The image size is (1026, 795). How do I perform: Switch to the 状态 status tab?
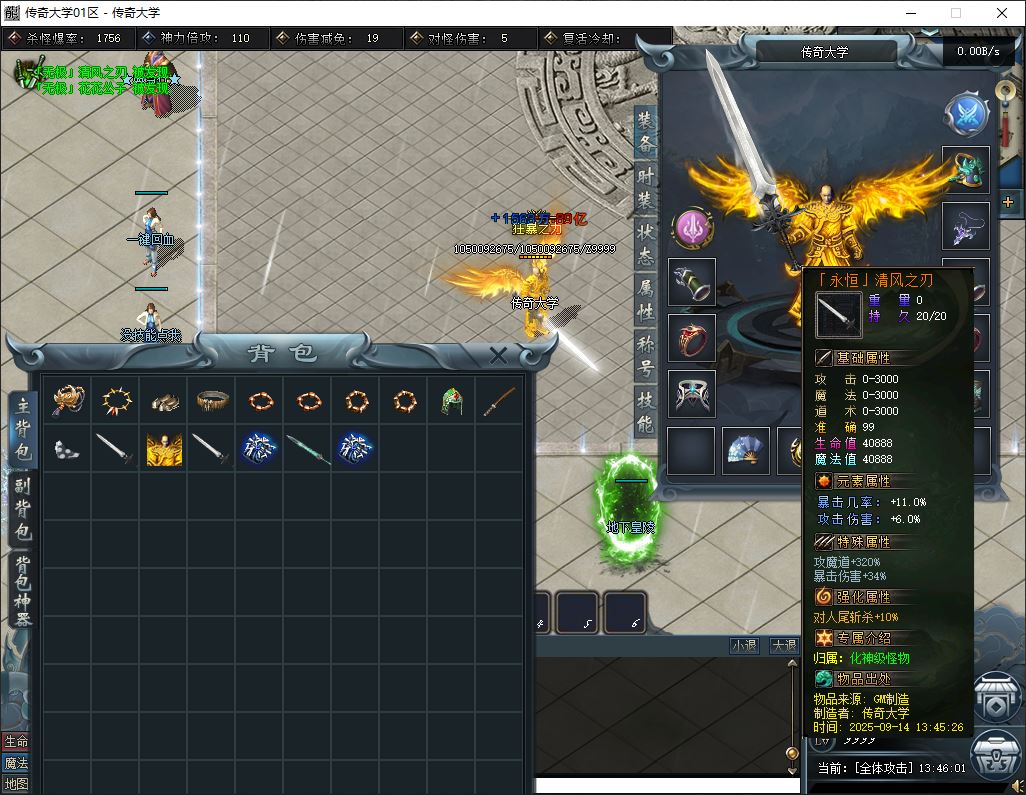click(x=645, y=243)
